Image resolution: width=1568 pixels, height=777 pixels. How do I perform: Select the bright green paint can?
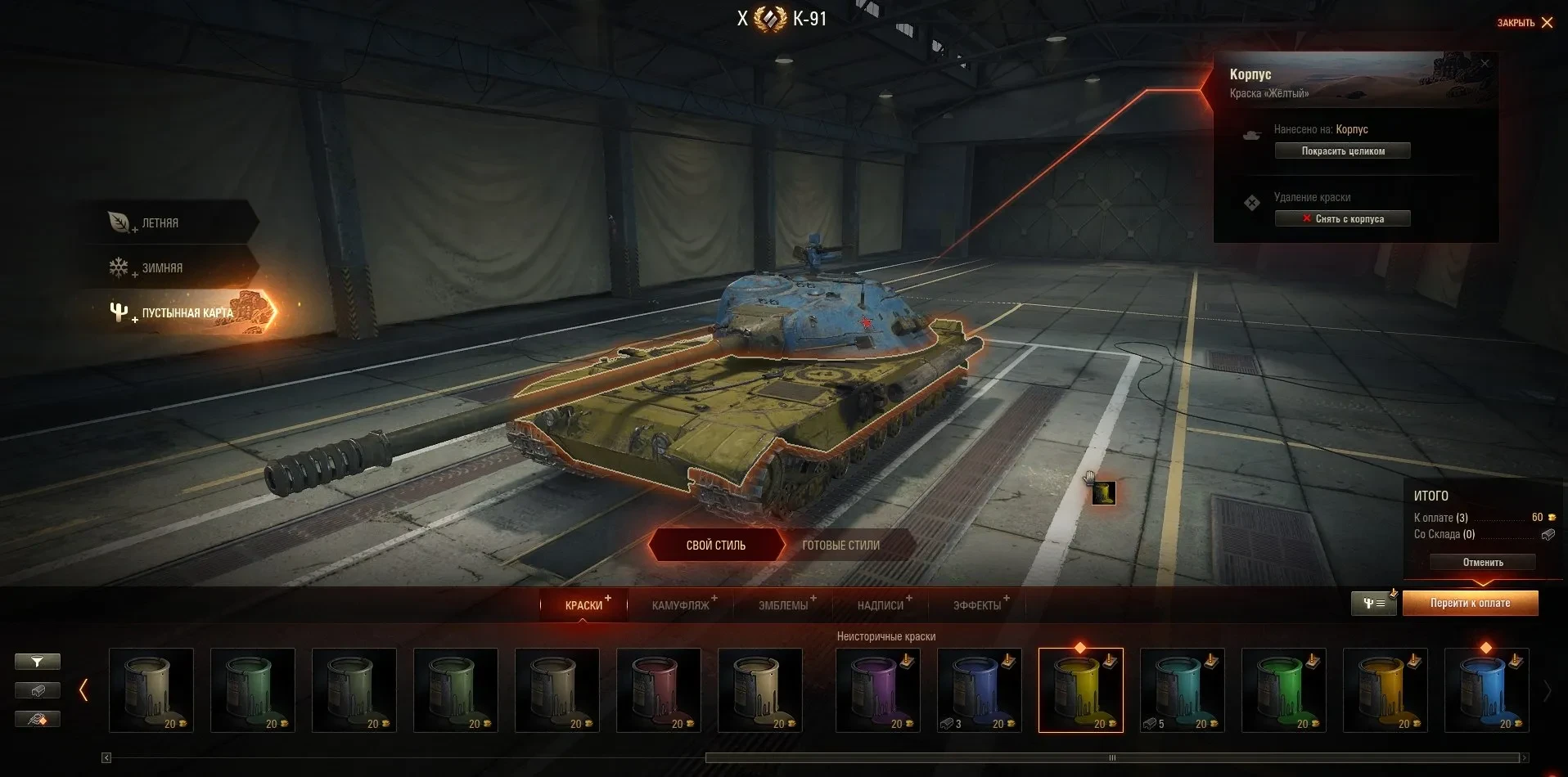click(x=1283, y=689)
